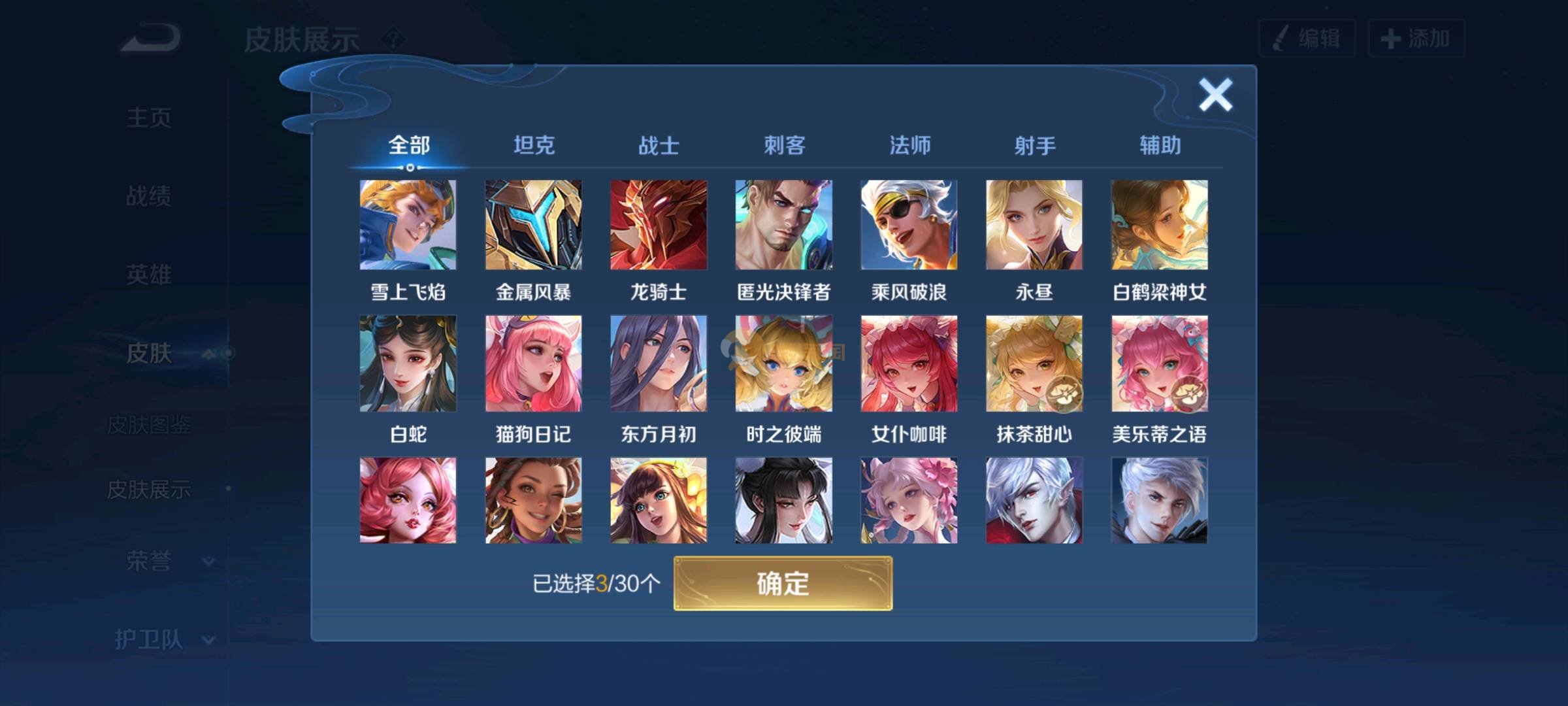Choose the 东方月初 skin portrait
Image resolution: width=1568 pixels, height=706 pixels.
point(659,363)
